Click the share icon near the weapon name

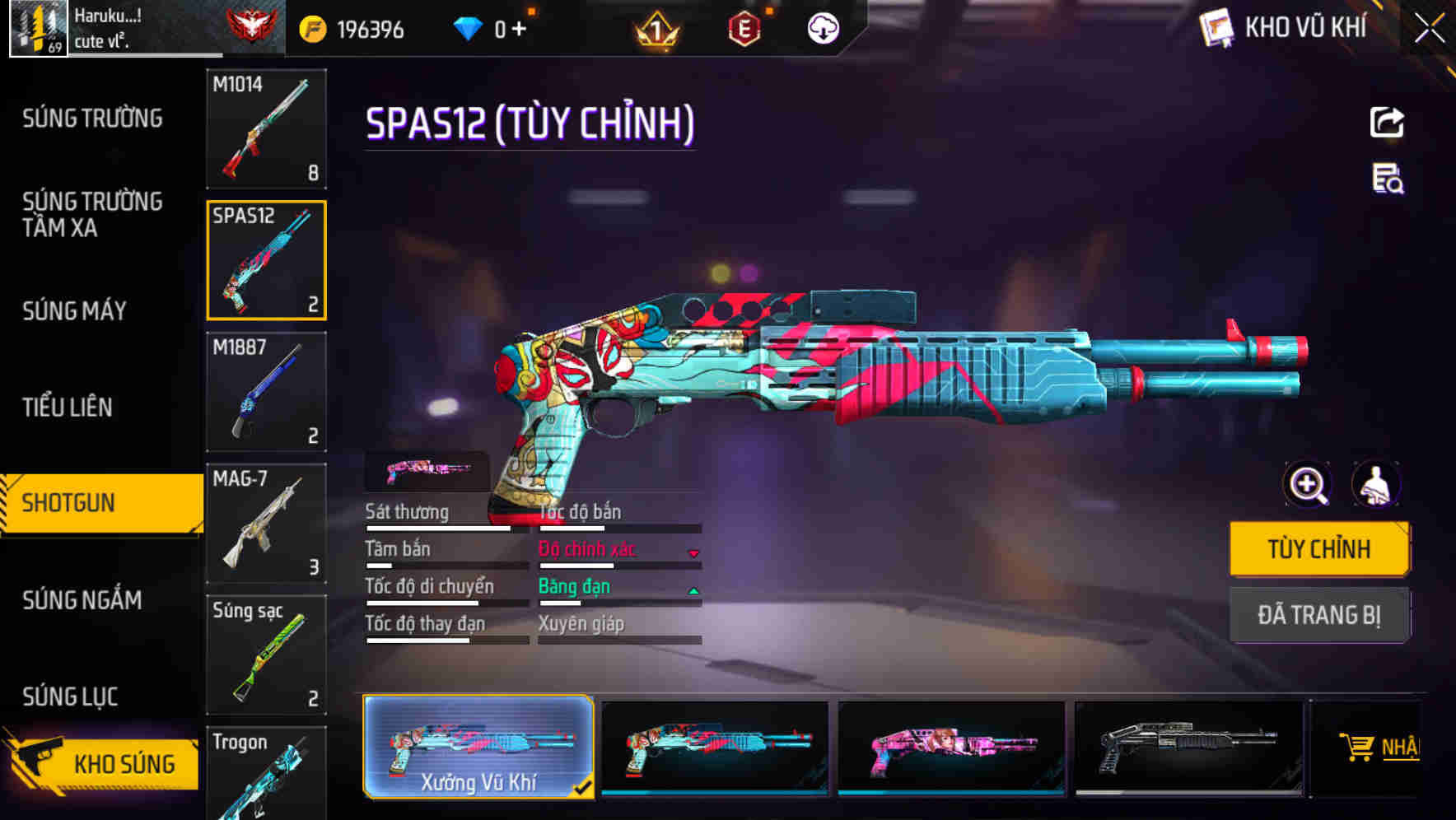point(1387,122)
